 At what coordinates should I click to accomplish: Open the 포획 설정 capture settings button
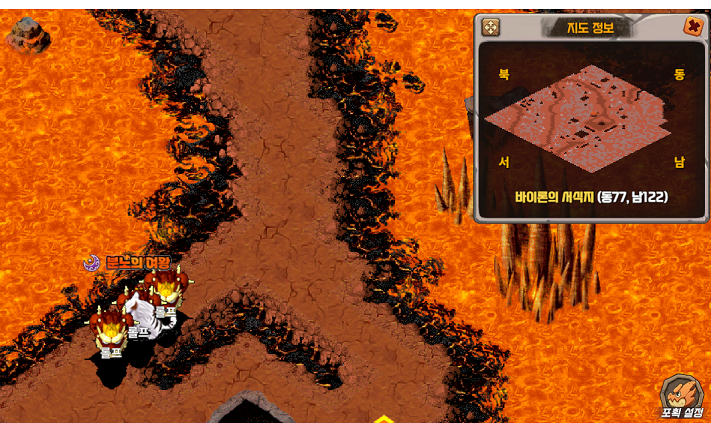[681, 396]
